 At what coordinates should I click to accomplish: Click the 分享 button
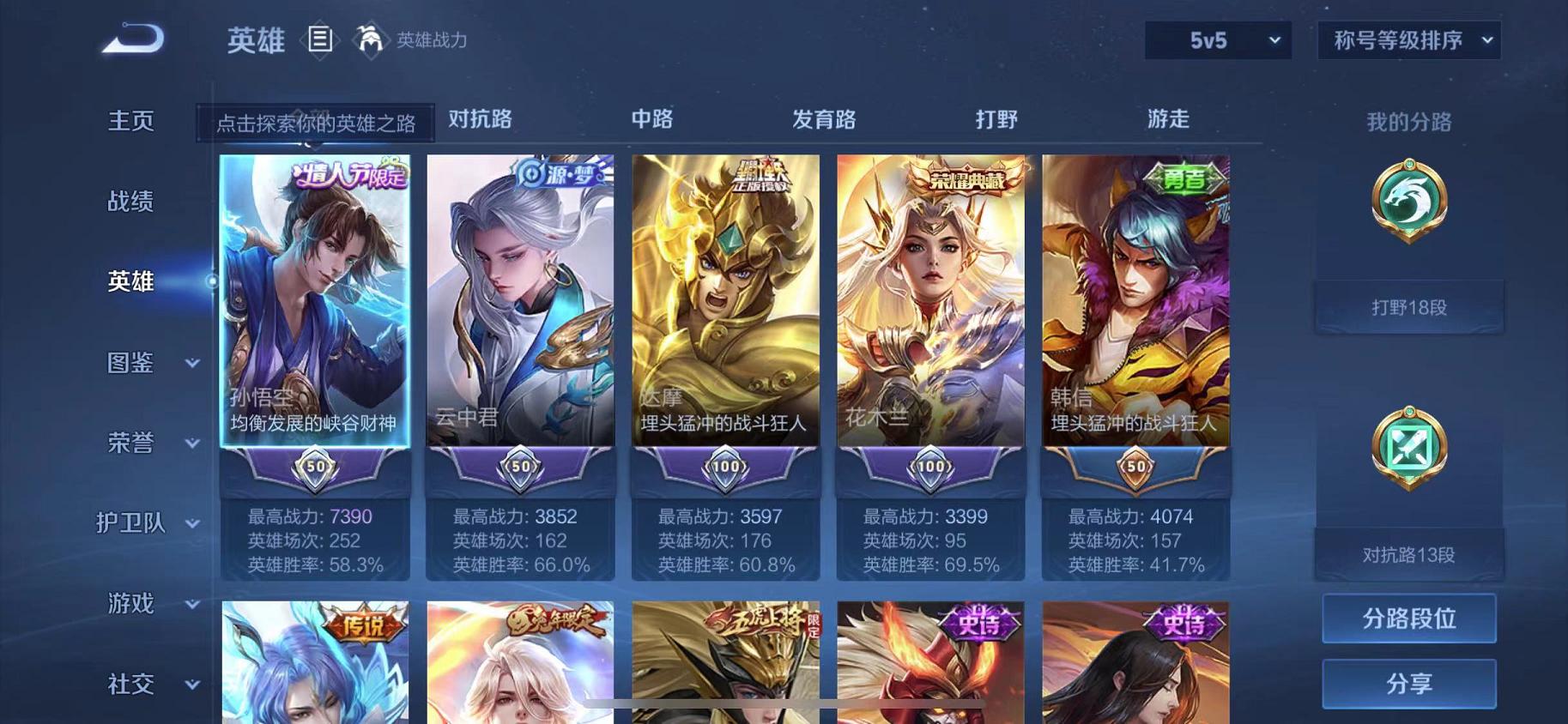point(1408,684)
